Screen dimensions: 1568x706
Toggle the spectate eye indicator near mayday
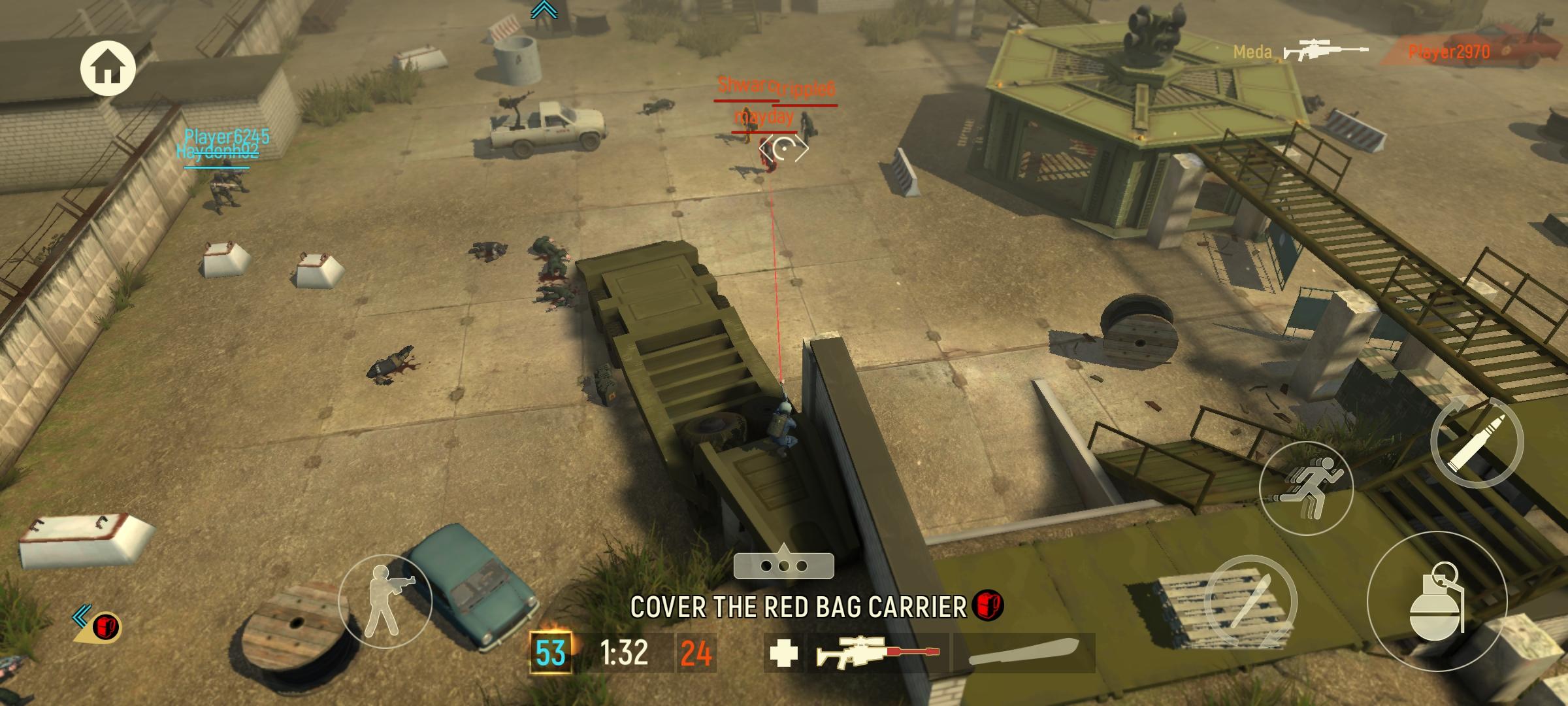tap(786, 149)
